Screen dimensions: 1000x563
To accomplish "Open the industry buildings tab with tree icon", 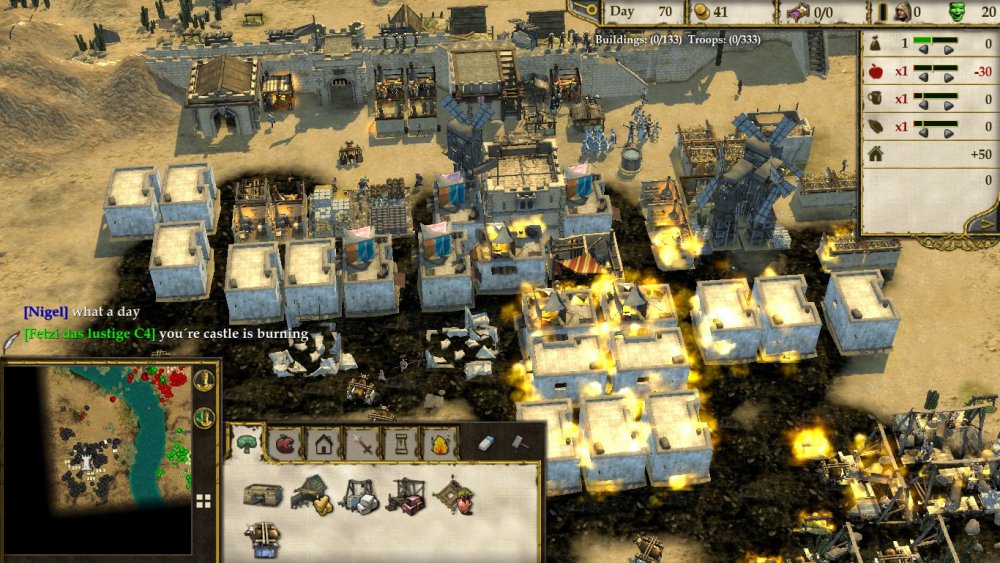I will click(x=246, y=443).
